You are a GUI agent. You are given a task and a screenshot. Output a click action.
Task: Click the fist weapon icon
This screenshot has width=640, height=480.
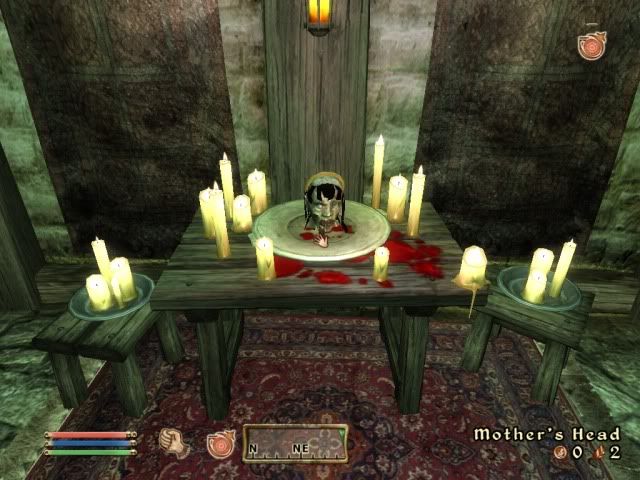[x=175, y=443]
